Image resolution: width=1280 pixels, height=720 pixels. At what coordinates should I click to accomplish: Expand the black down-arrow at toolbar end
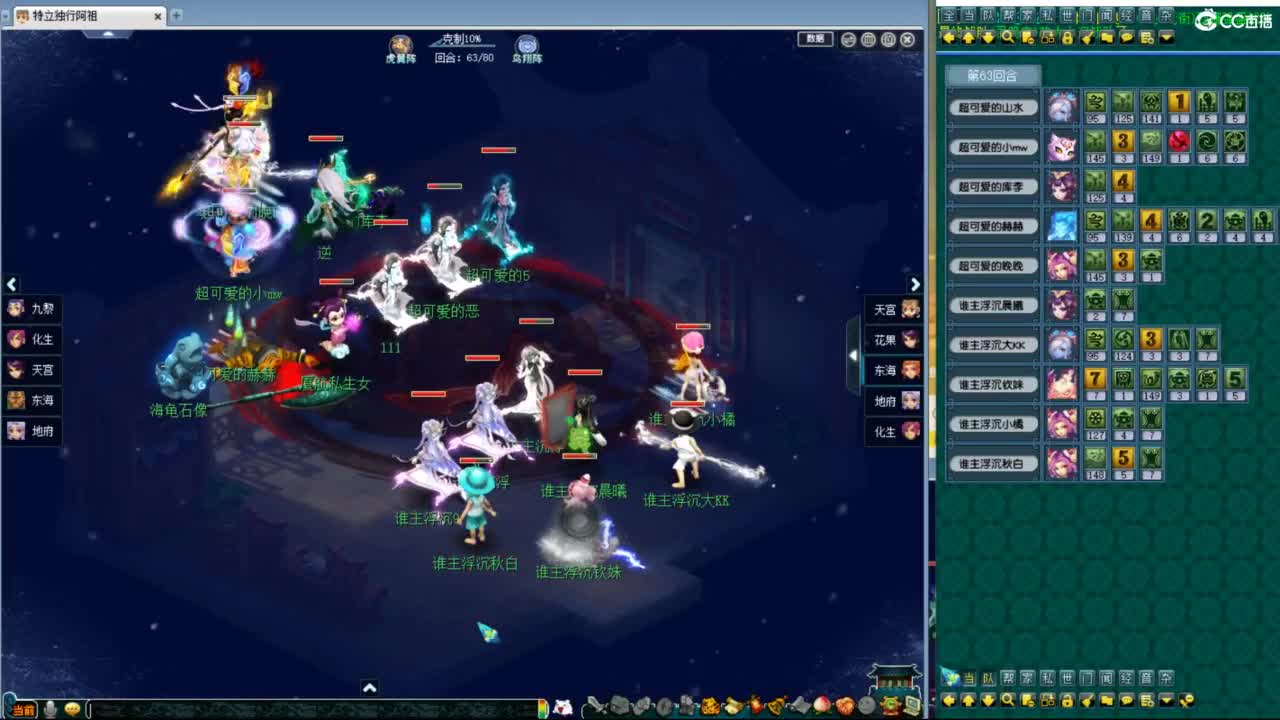pos(1166,38)
